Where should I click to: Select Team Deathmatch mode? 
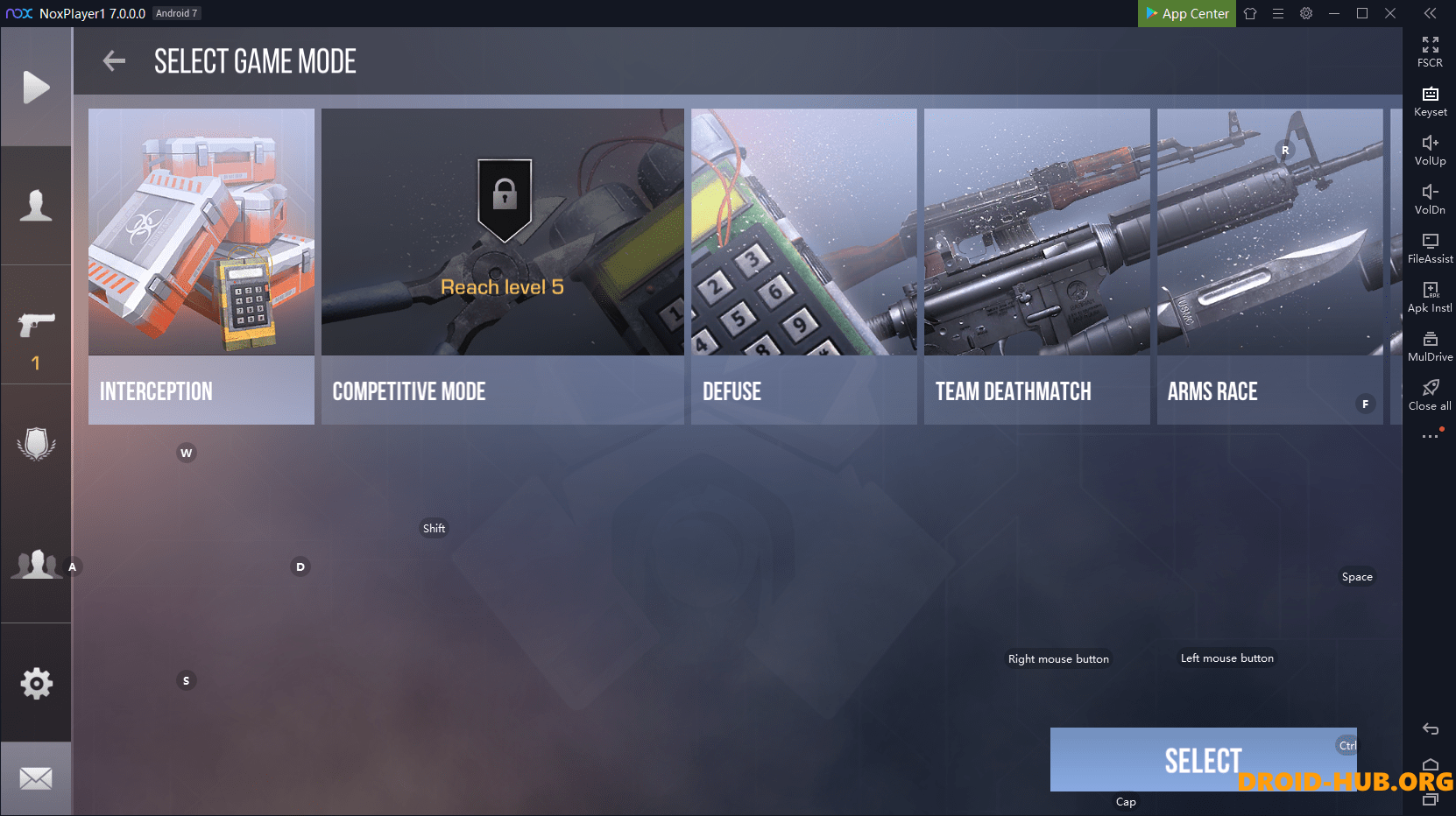tap(1036, 266)
